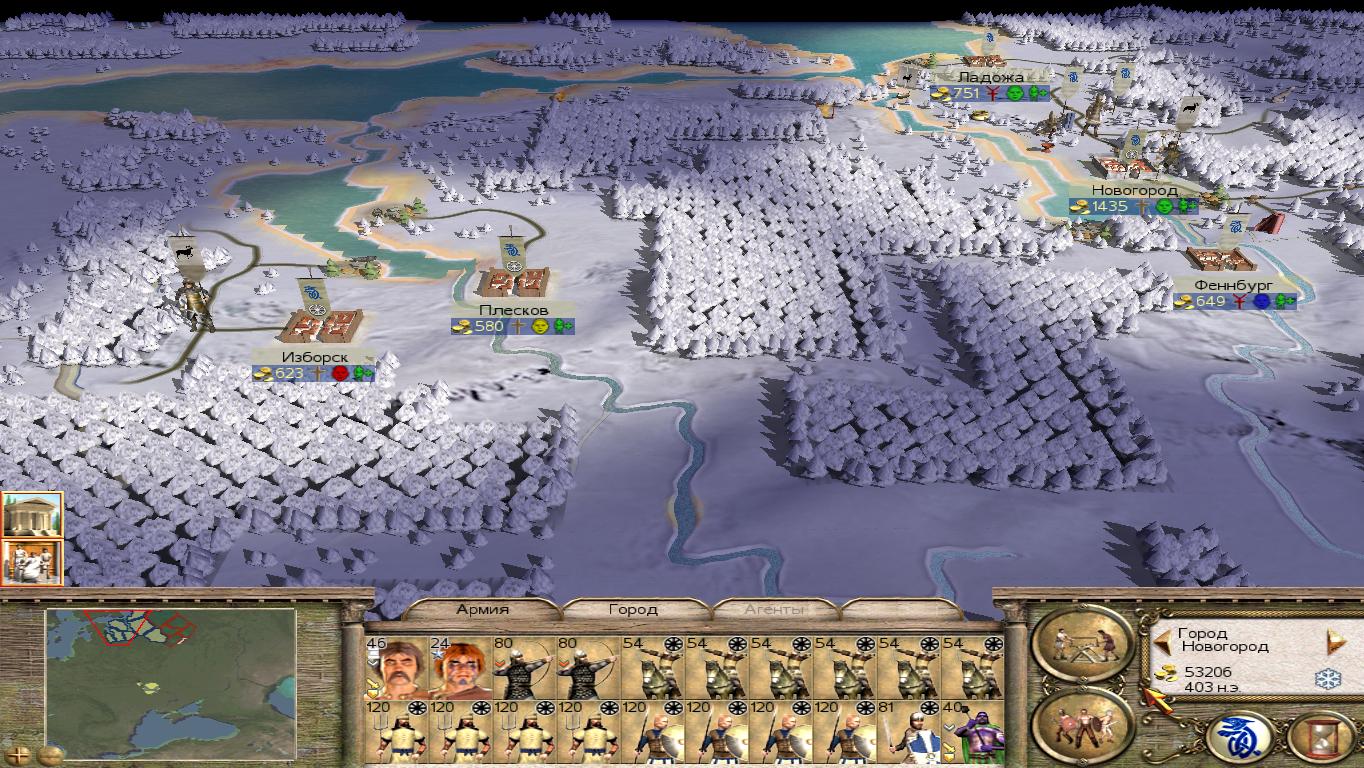Switch to the Армия tab
The width and height of the screenshot is (1364, 768).
(x=483, y=609)
